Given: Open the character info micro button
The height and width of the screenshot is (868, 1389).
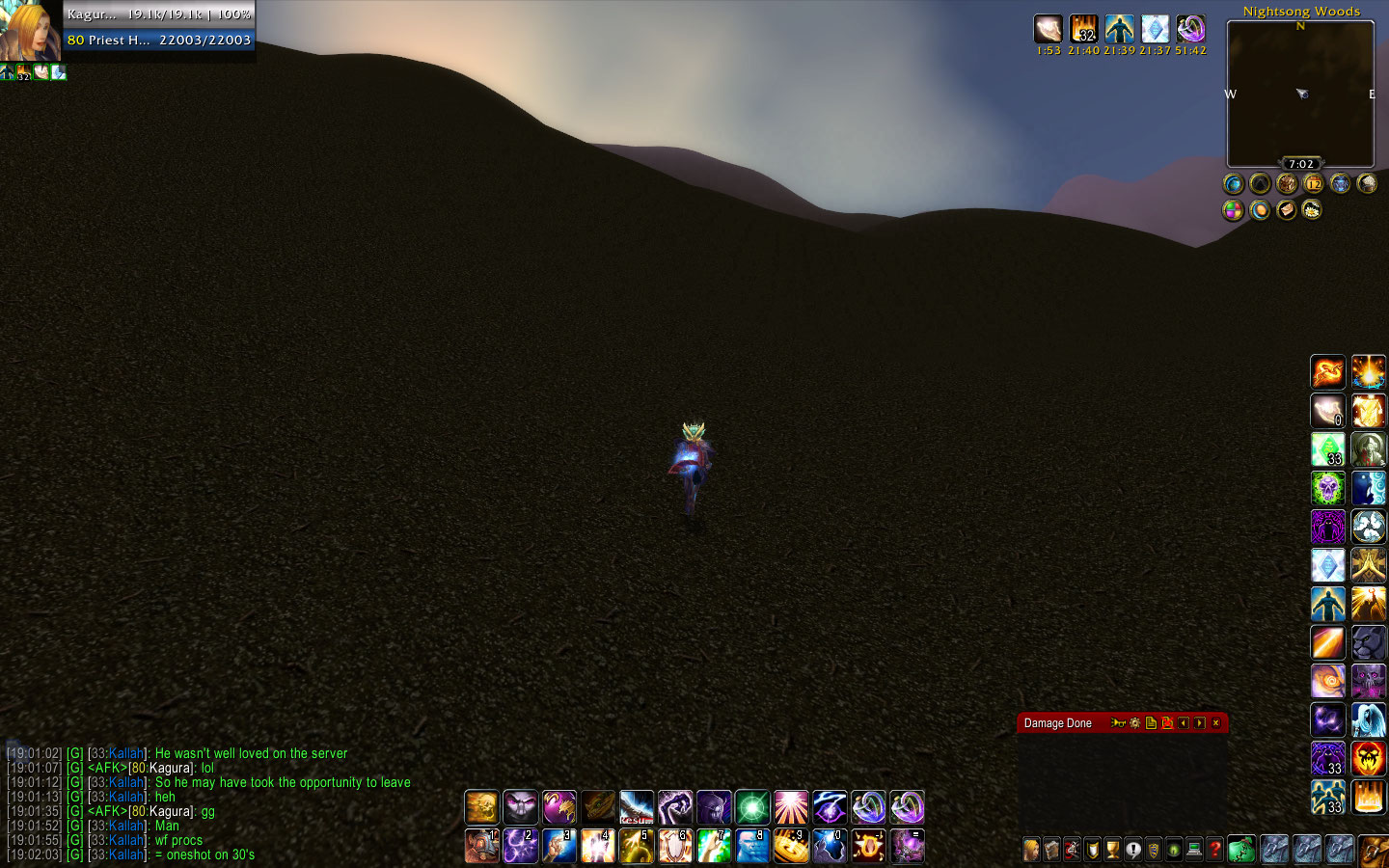Looking at the screenshot, I should coord(1031,850).
